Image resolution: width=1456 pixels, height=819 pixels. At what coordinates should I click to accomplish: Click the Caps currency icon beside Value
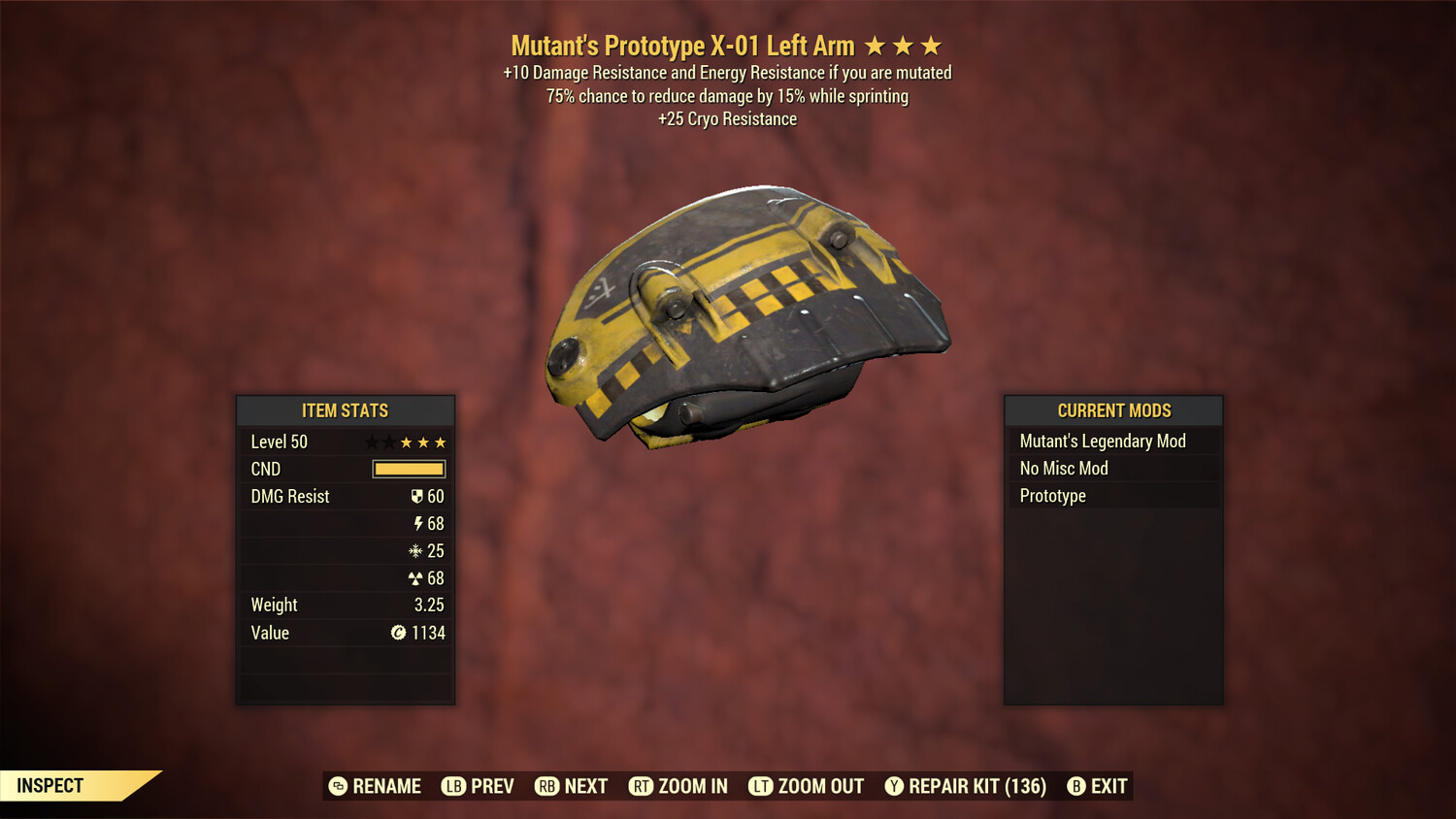coord(398,633)
